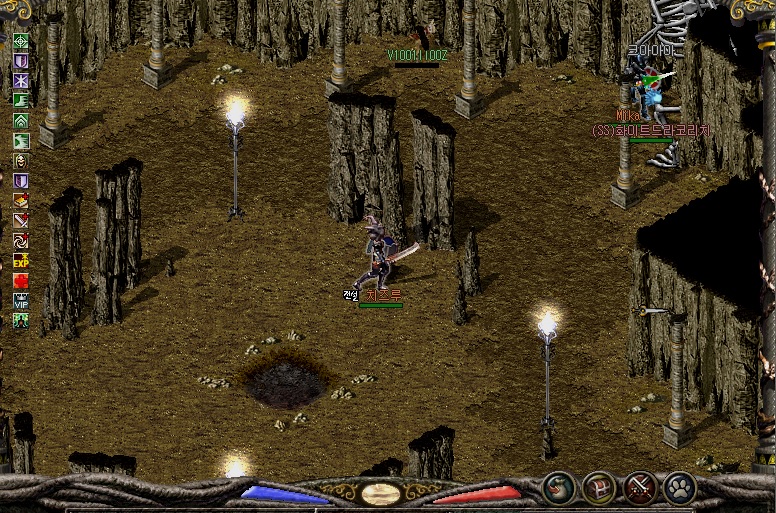This screenshot has height=513, width=776.
Task: Select the green crosshair buff icon
Action: 20,41
